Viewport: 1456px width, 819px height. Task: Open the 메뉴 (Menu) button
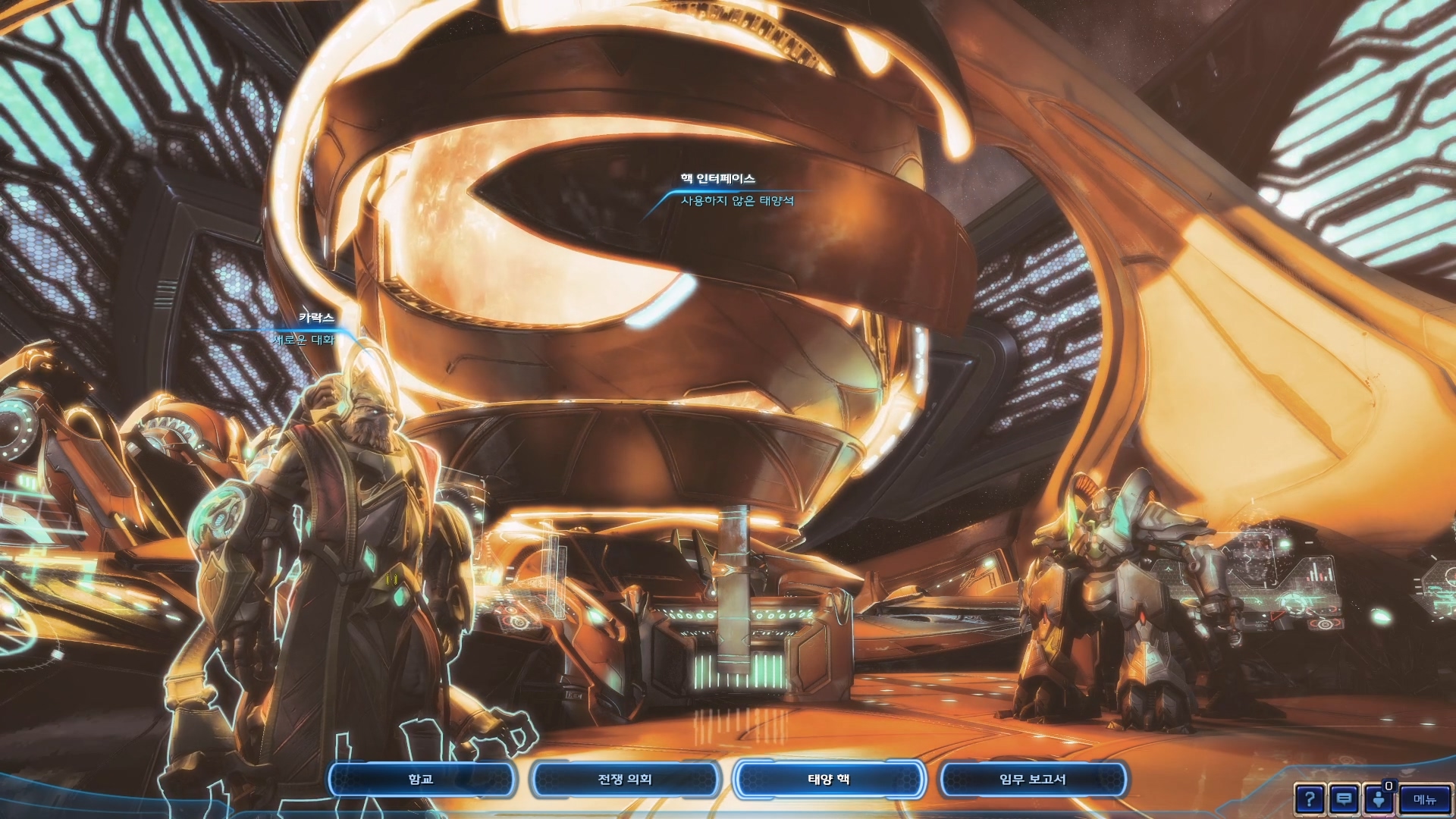[1424, 799]
